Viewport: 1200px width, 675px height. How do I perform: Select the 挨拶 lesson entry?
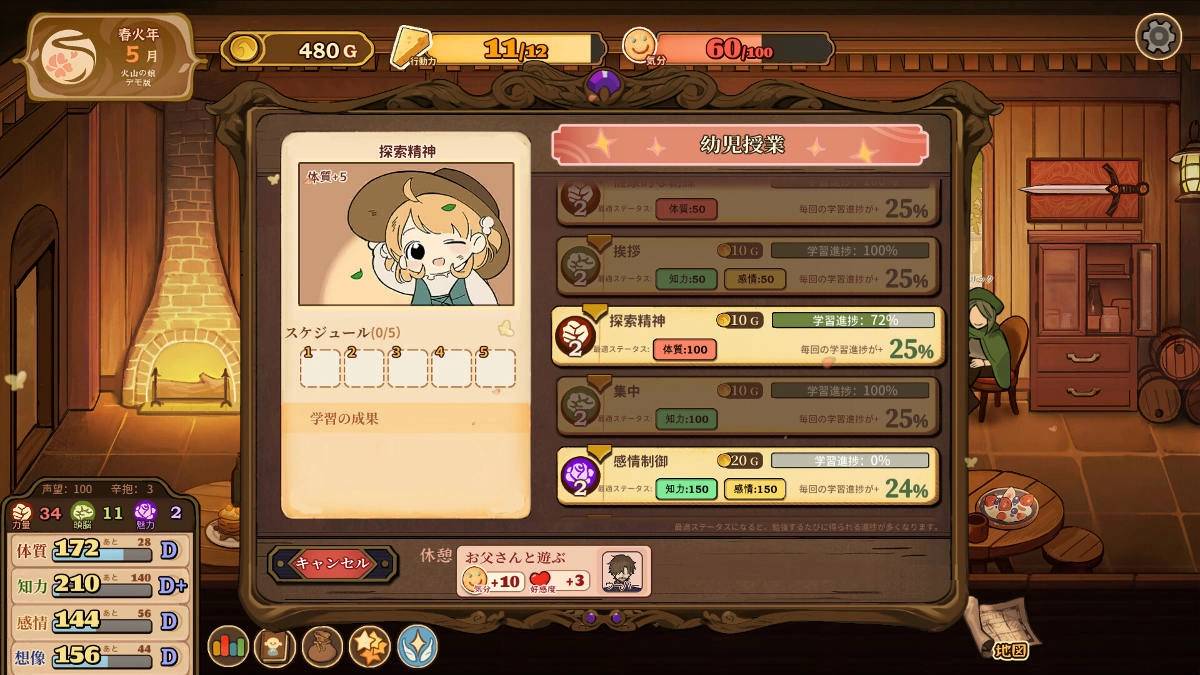tap(747, 265)
